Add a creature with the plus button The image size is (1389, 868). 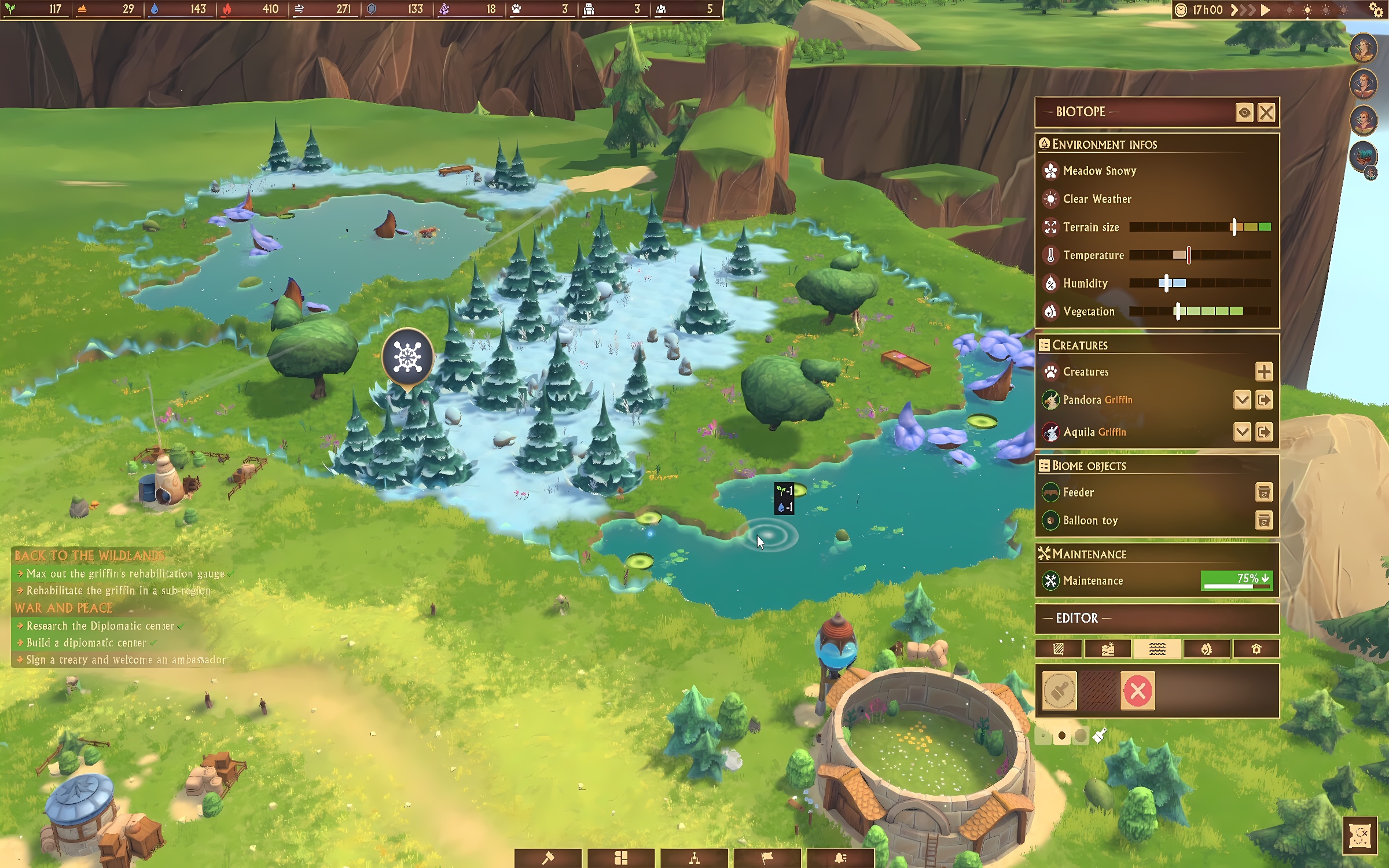point(1264,372)
